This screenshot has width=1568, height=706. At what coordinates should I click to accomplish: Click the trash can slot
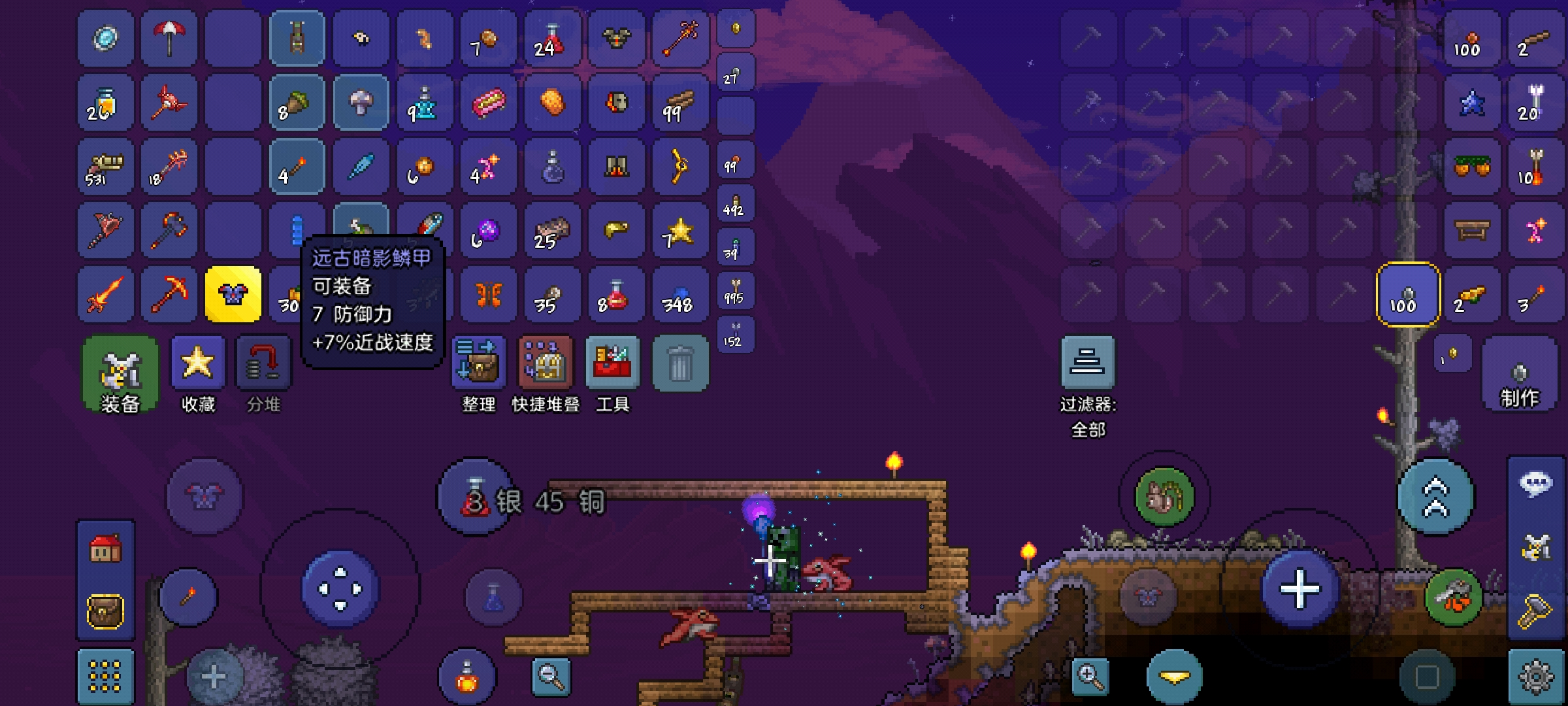click(679, 364)
